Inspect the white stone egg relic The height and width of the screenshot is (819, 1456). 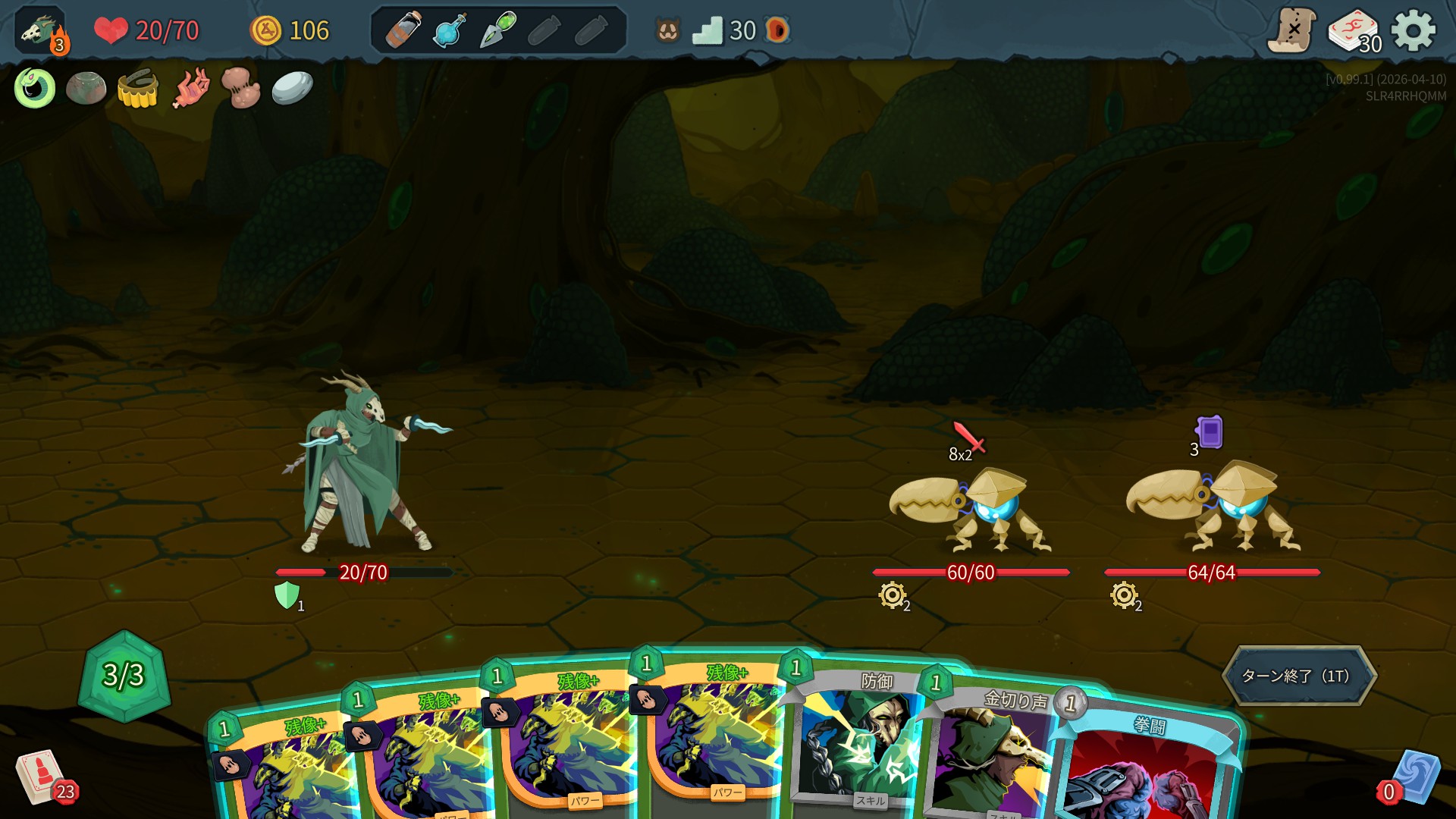(292, 88)
